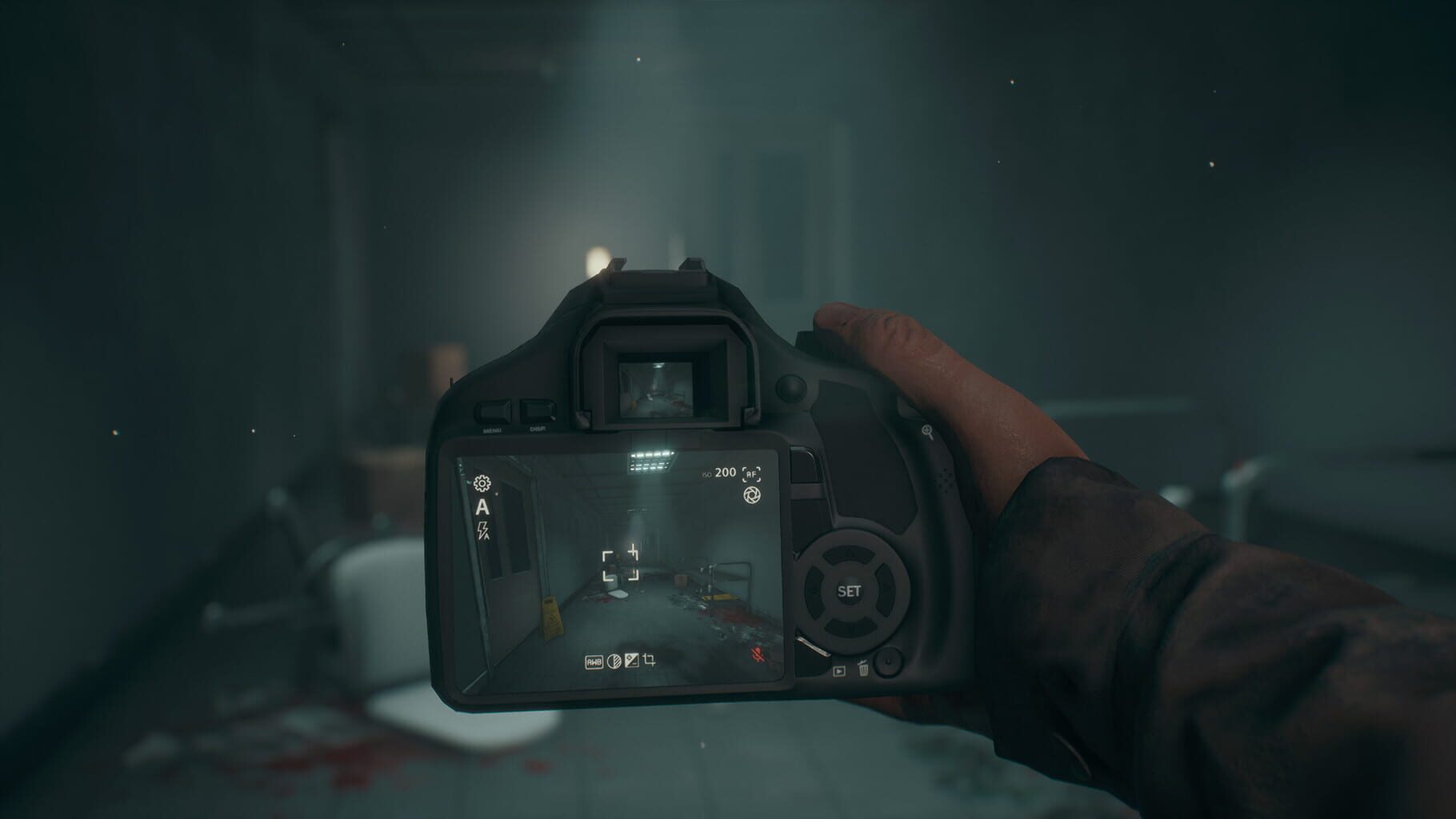This screenshot has width=1456, height=819.
Task: Open the A shooting mode selector
Action: pyautogui.click(x=483, y=508)
